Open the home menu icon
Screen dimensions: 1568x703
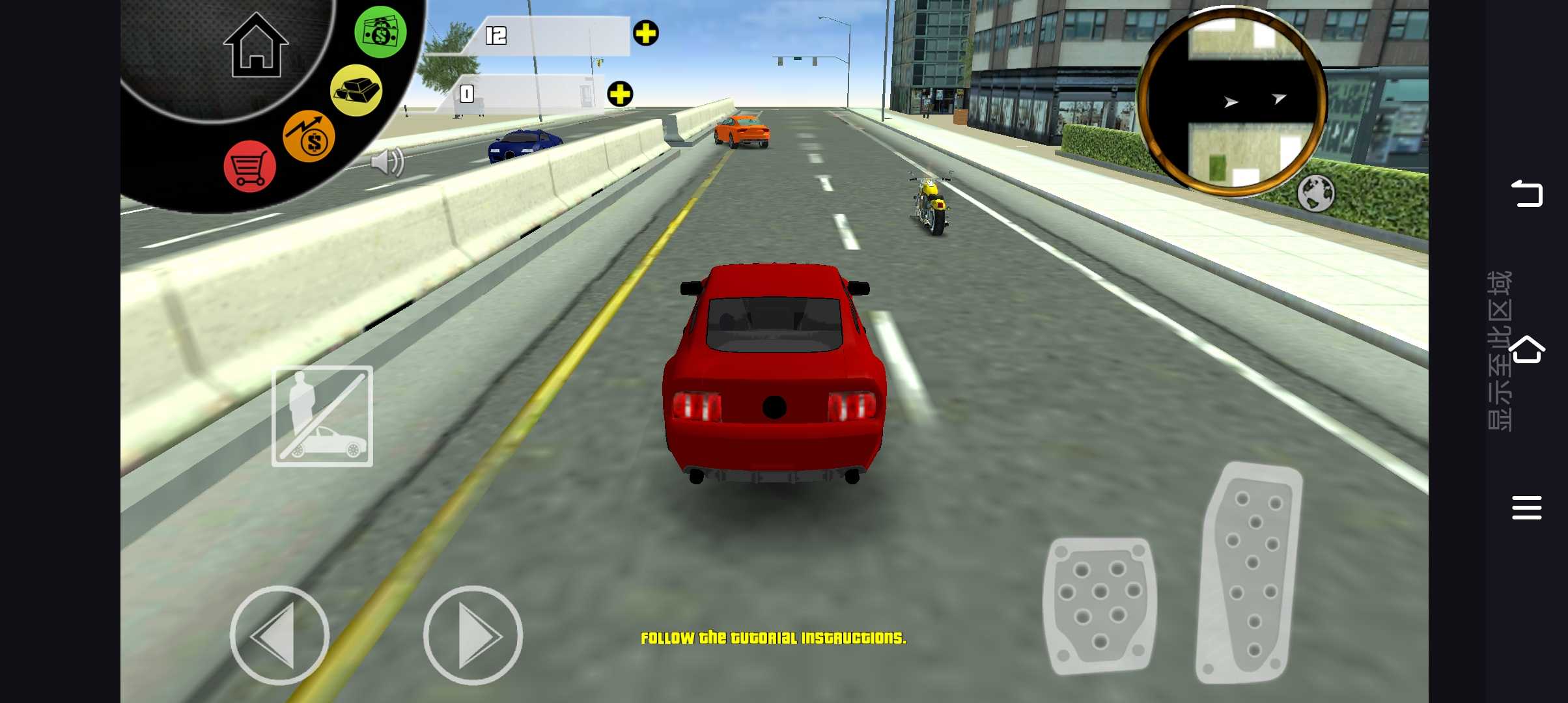point(255,46)
